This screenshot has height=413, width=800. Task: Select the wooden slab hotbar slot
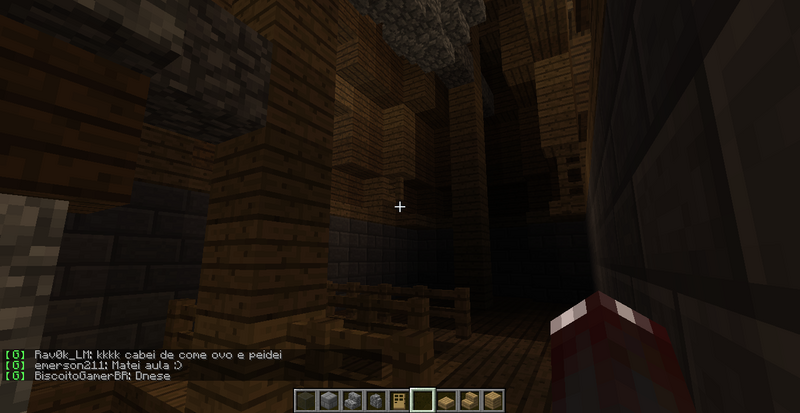click(446, 401)
